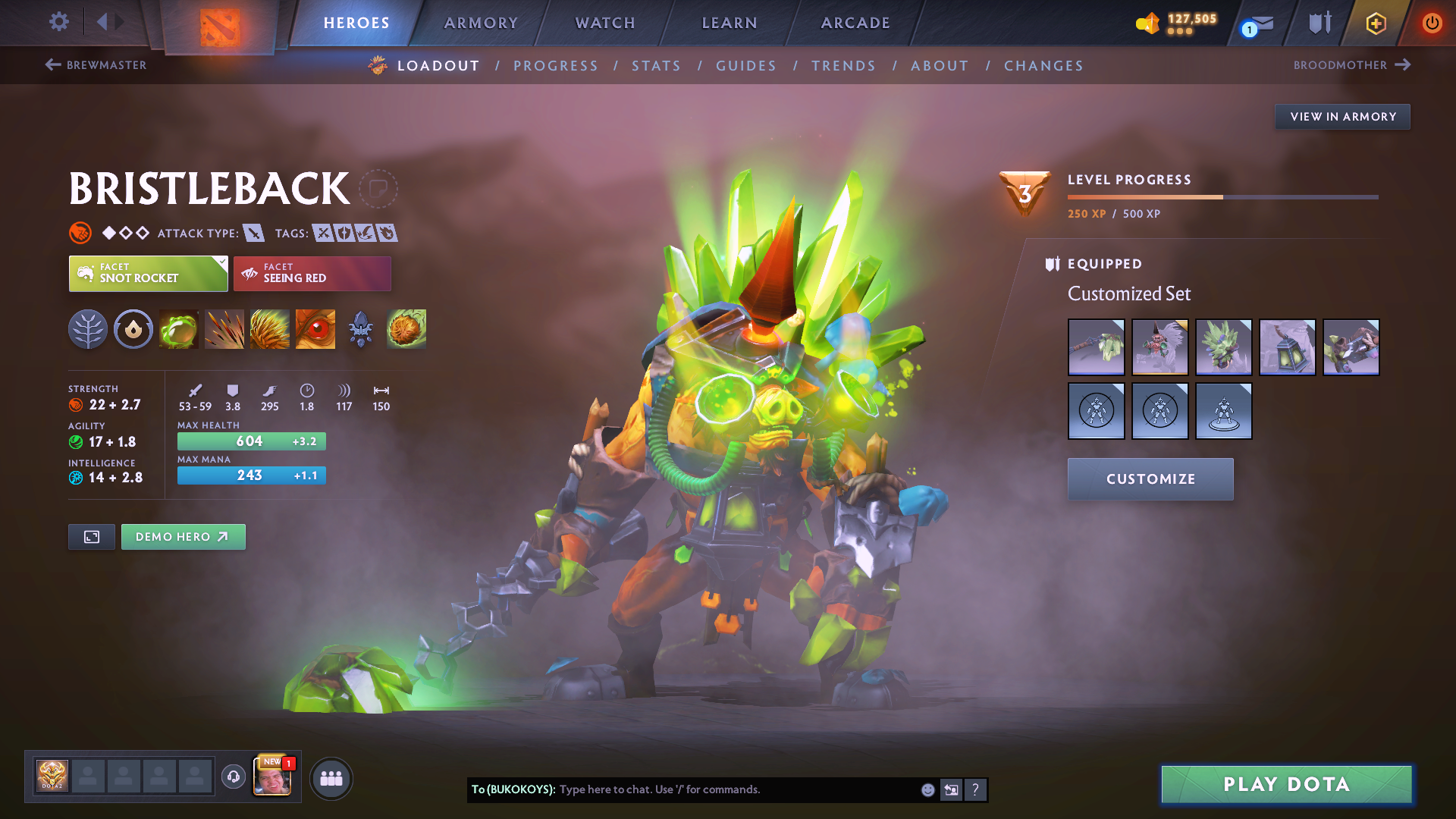Image resolution: width=1456 pixels, height=819 pixels.
Task: Click the red power quit button
Action: pos(1432,23)
